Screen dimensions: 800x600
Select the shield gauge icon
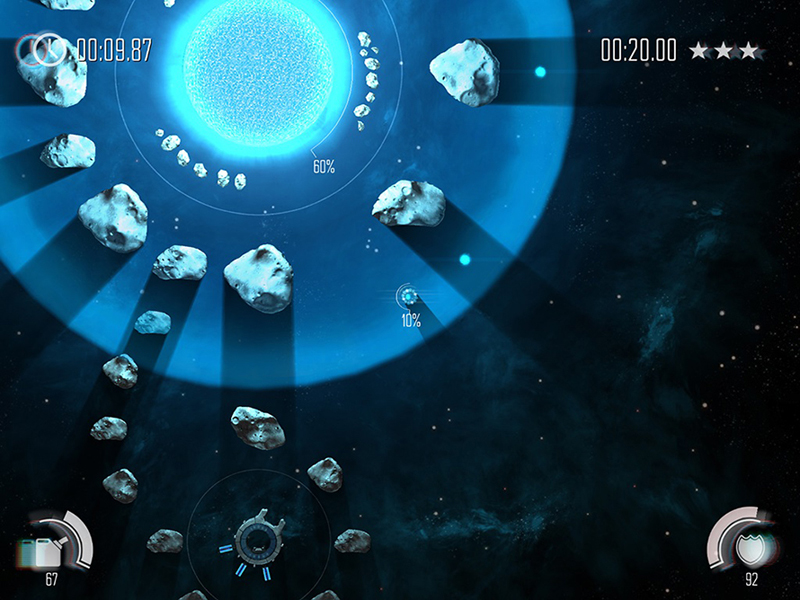click(748, 548)
